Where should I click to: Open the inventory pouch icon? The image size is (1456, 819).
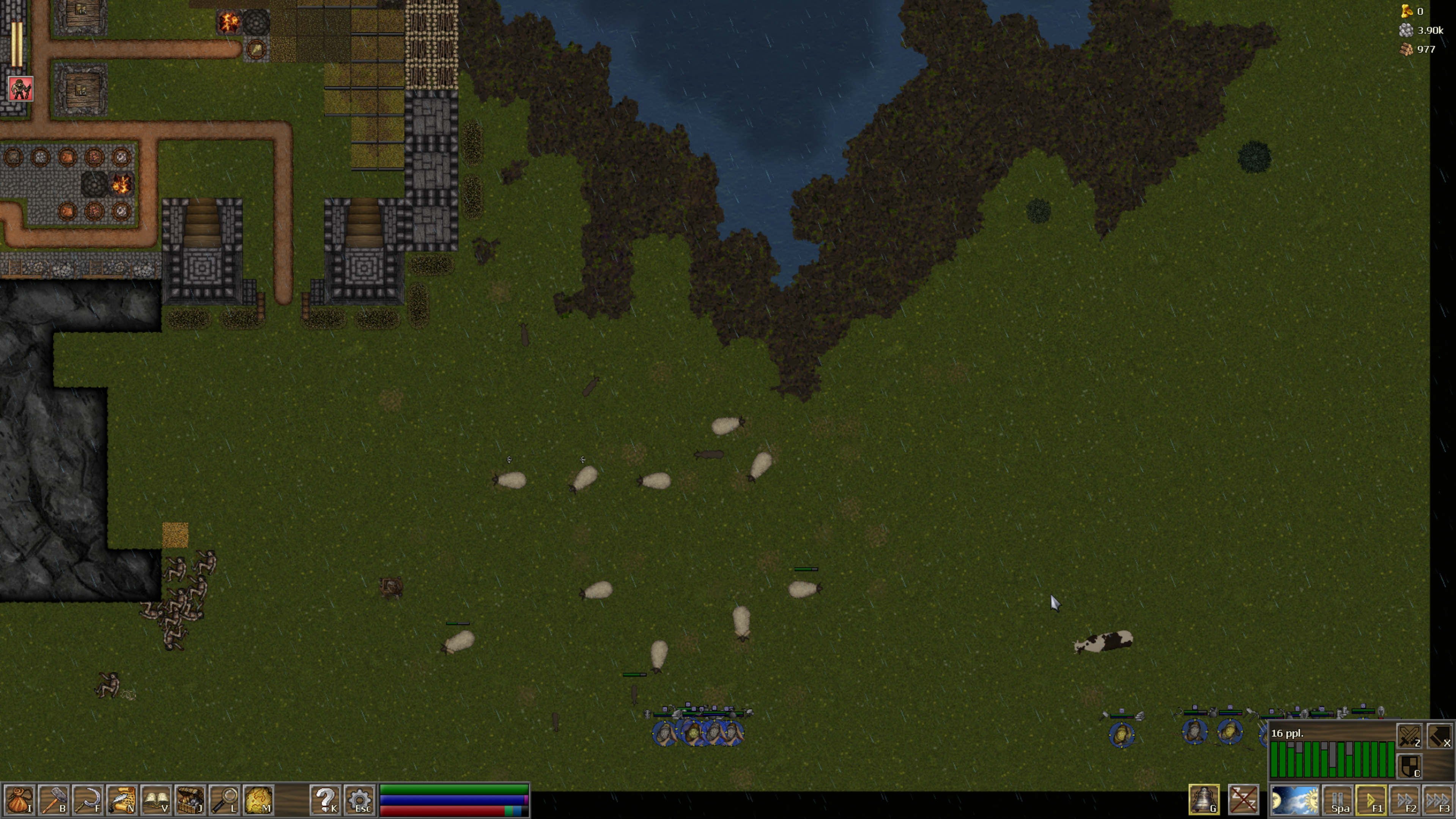coord(19,800)
